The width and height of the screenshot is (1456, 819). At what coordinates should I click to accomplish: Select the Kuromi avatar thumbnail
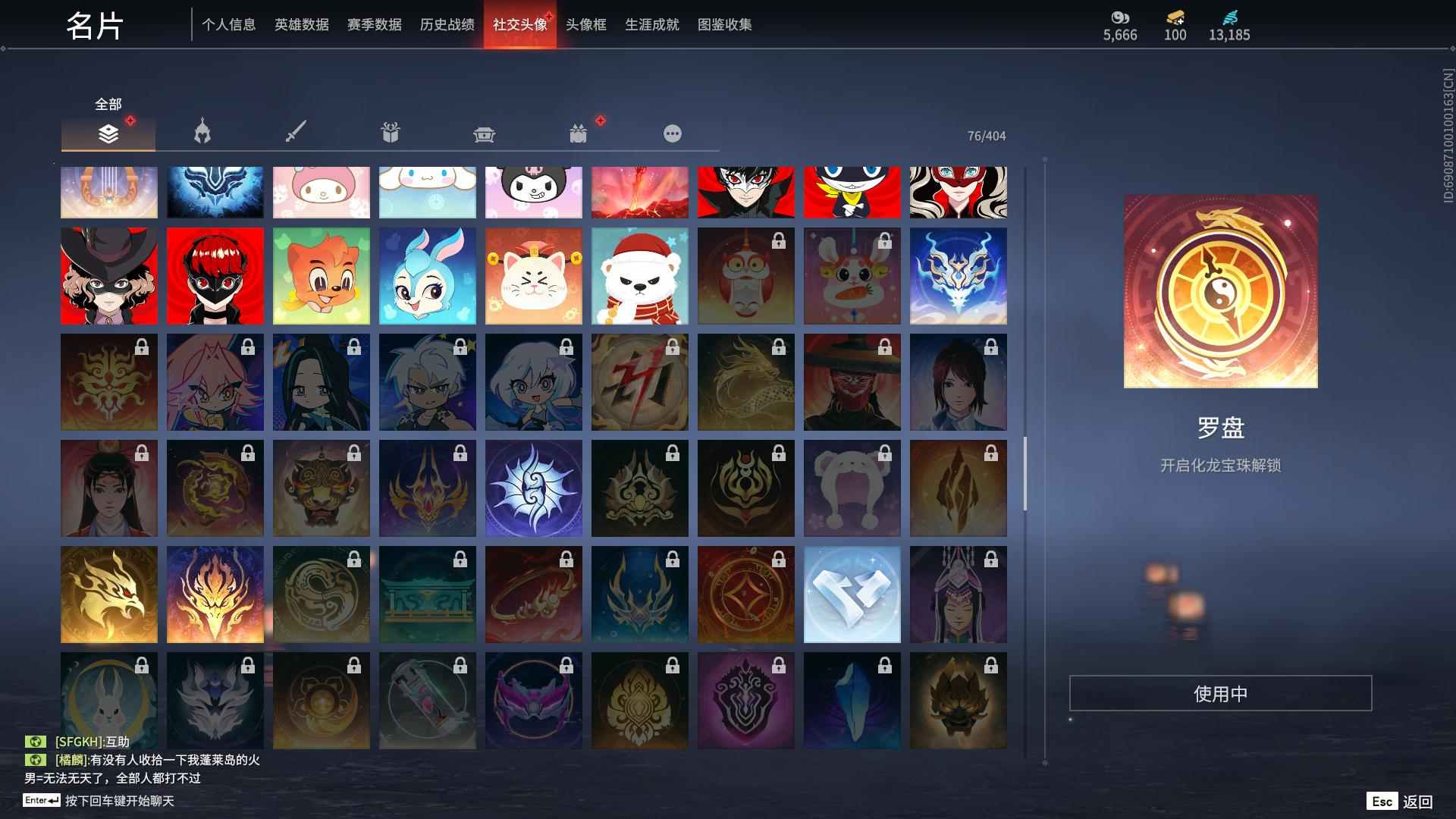[x=533, y=192]
